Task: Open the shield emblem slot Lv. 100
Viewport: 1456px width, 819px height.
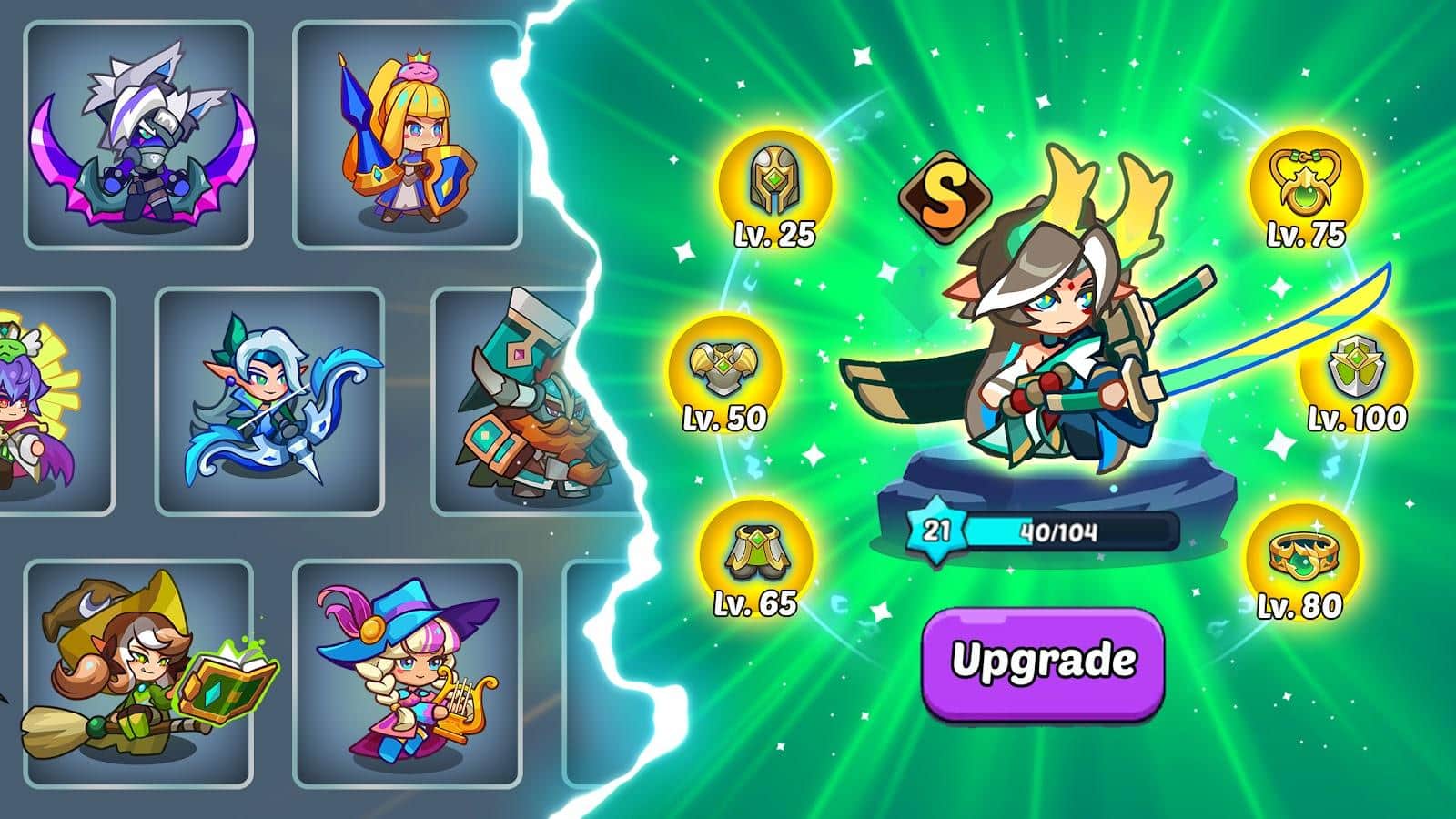Action: tap(1355, 370)
